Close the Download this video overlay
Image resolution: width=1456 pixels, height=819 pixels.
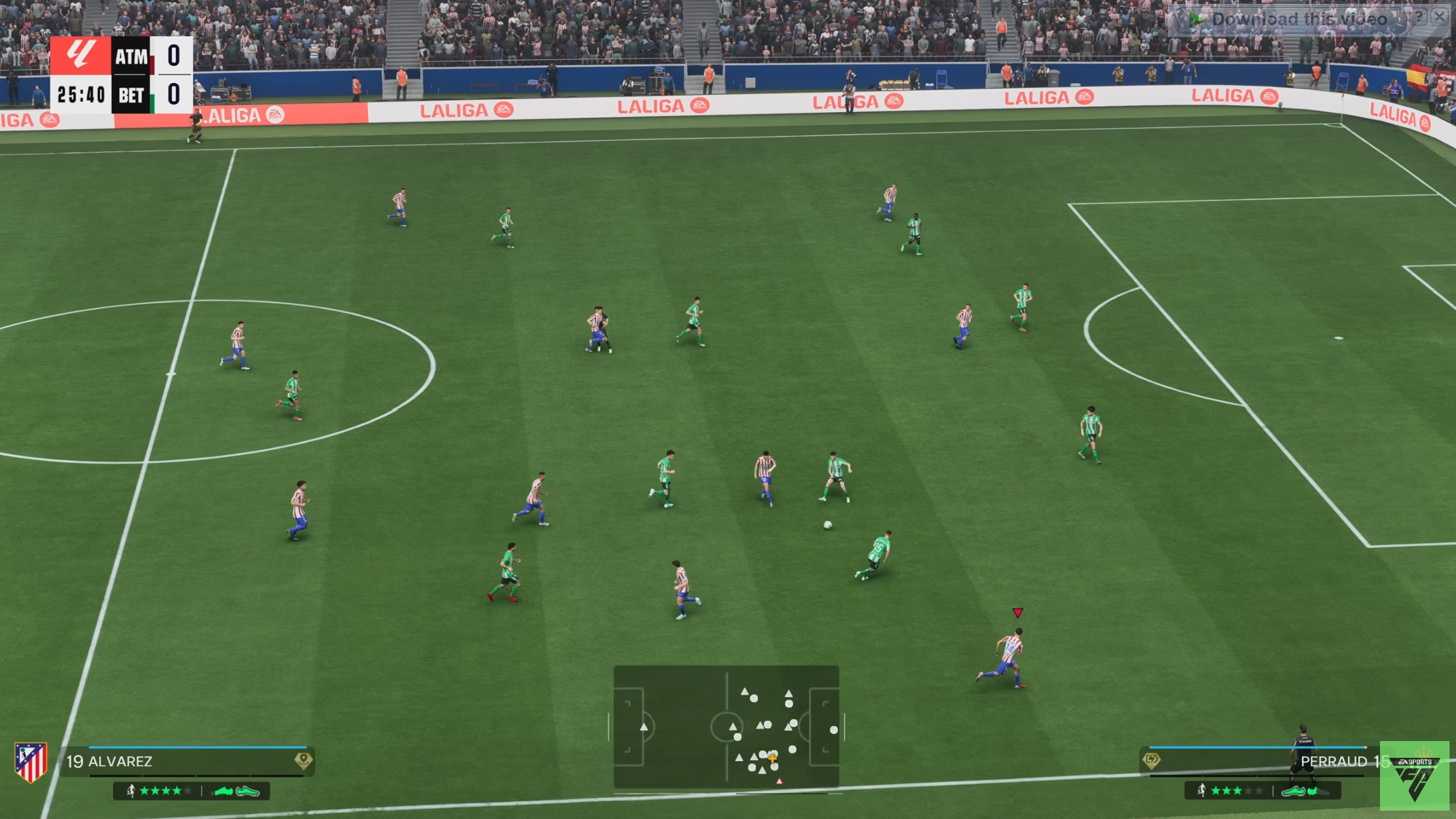pyautogui.click(x=1439, y=17)
